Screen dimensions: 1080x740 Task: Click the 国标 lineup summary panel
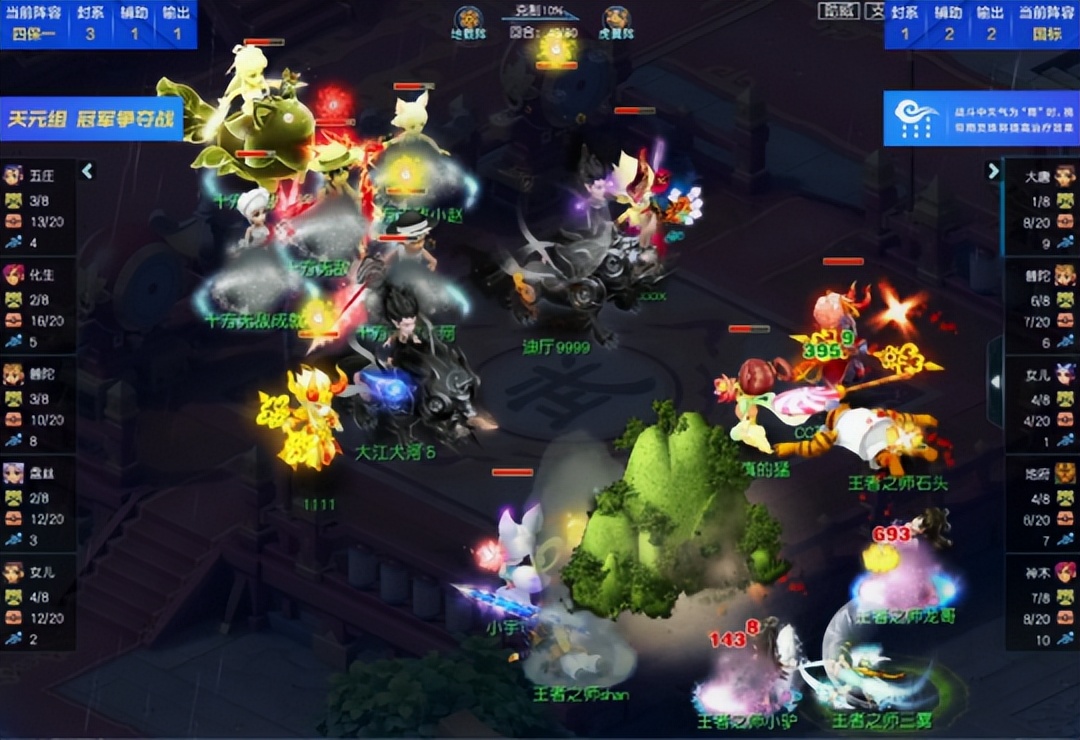pos(982,24)
